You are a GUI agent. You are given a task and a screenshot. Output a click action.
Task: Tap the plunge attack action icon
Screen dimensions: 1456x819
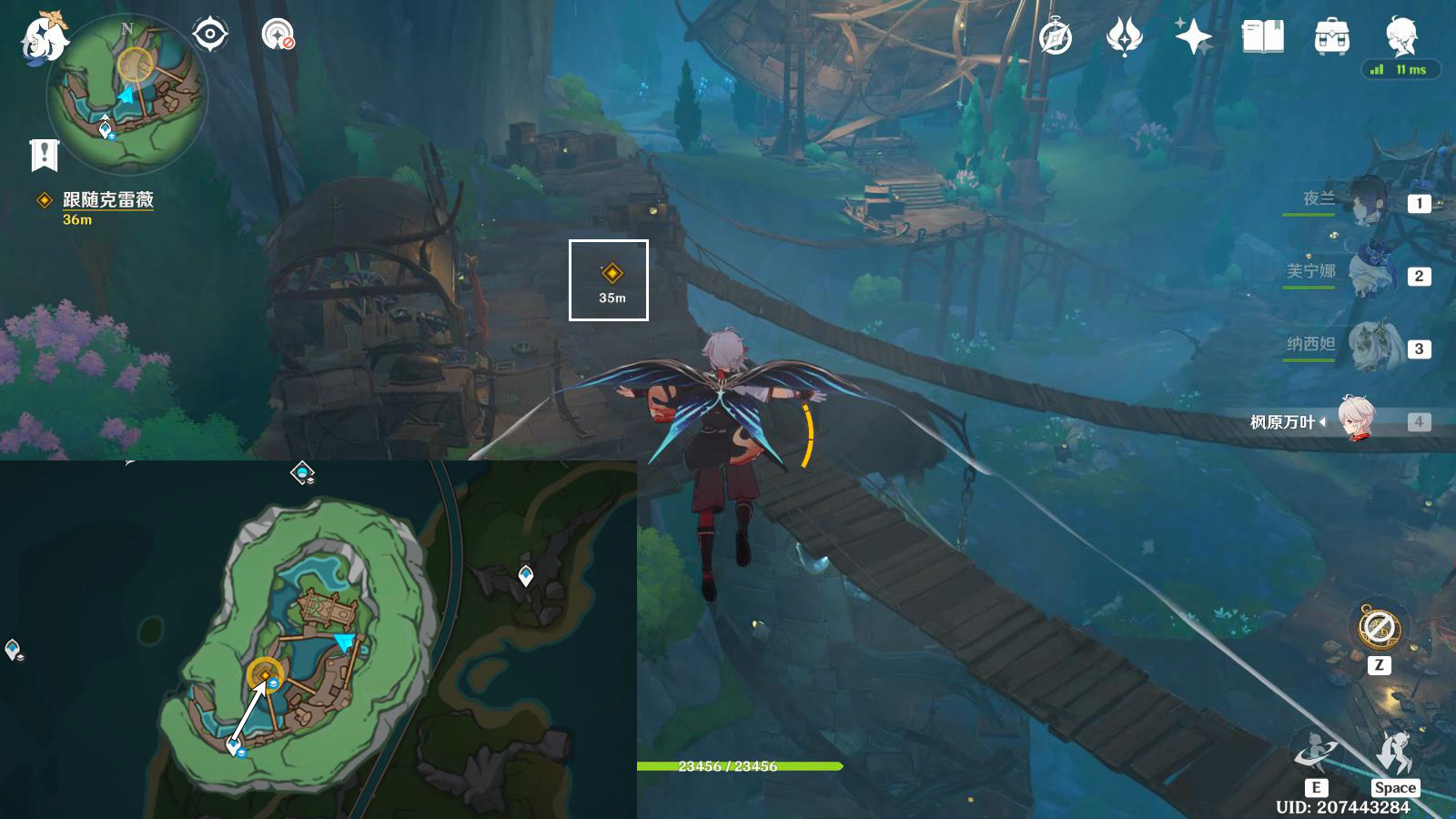(x=1394, y=753)
